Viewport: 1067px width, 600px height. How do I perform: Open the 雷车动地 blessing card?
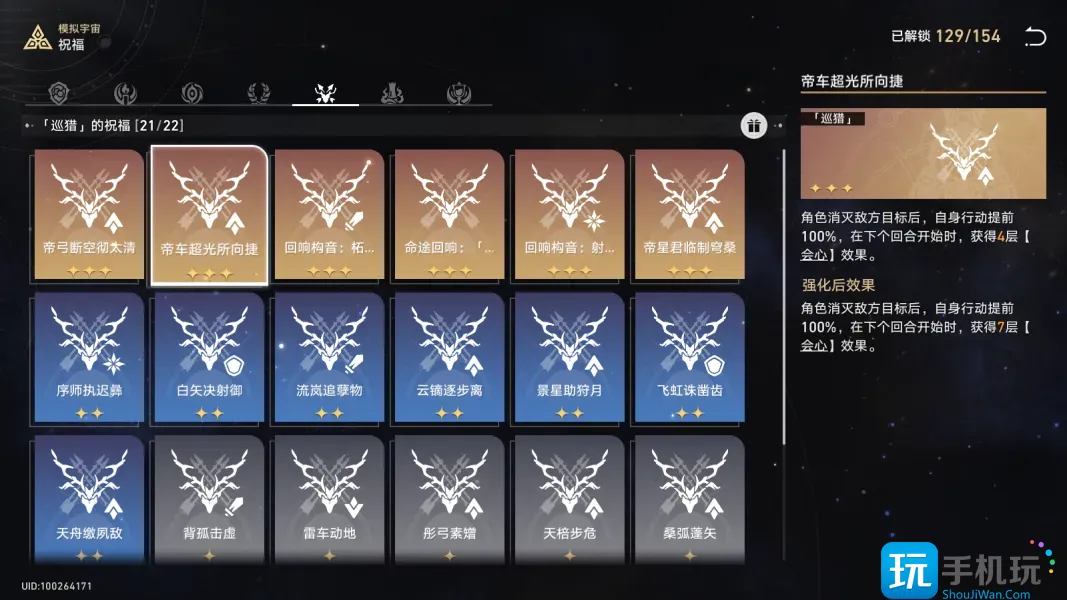[x=329, y=500]
